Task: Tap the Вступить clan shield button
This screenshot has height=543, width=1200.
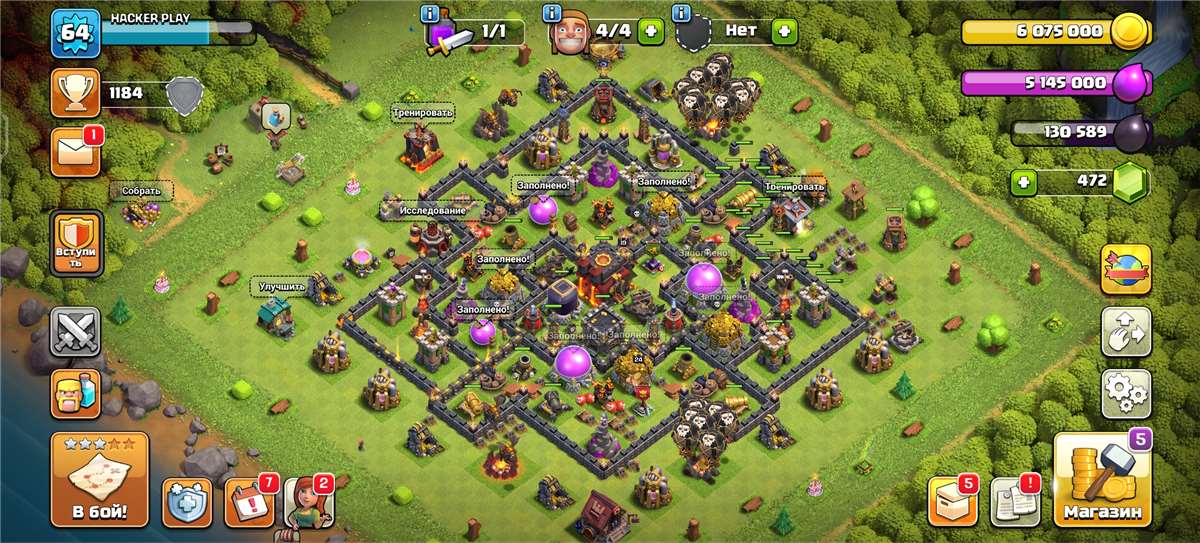Action: coord(76,246)
